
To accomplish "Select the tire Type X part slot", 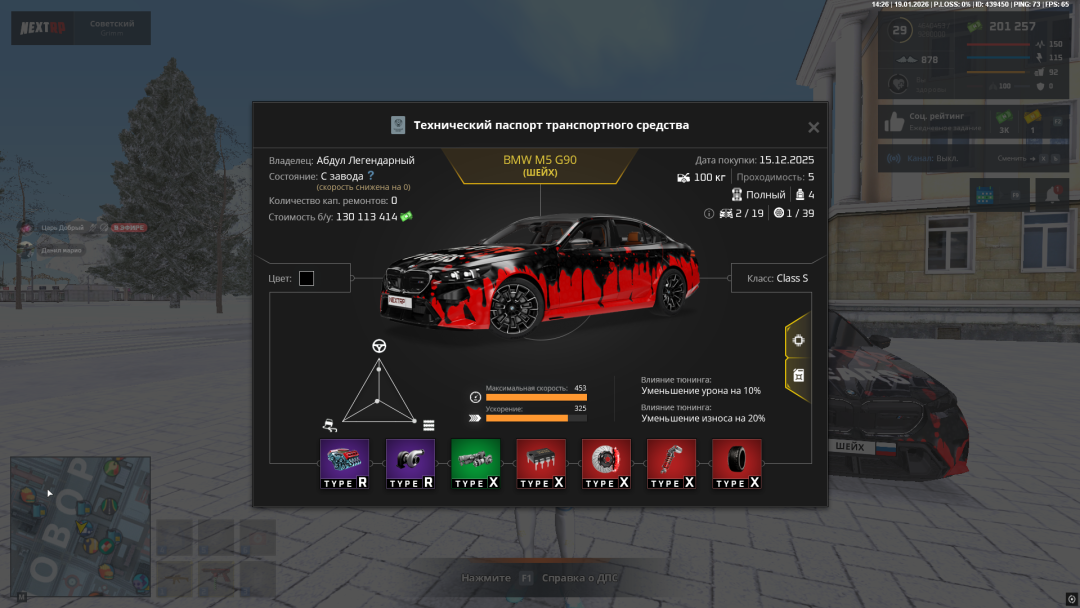I will point(736,463).
